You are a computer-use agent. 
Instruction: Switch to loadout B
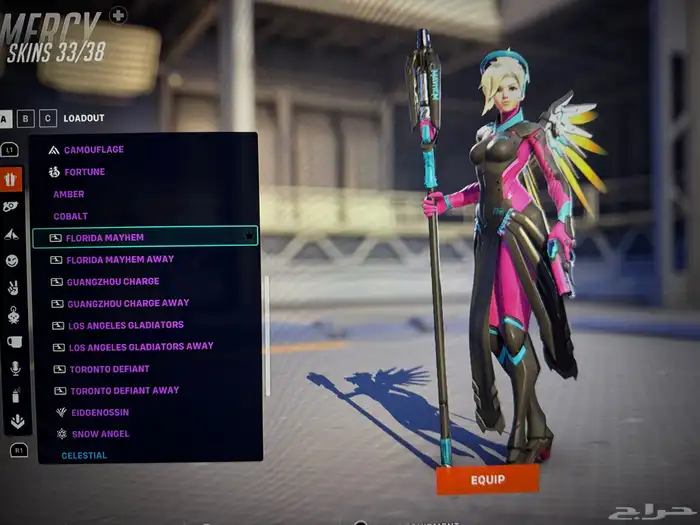pos(27,118)
